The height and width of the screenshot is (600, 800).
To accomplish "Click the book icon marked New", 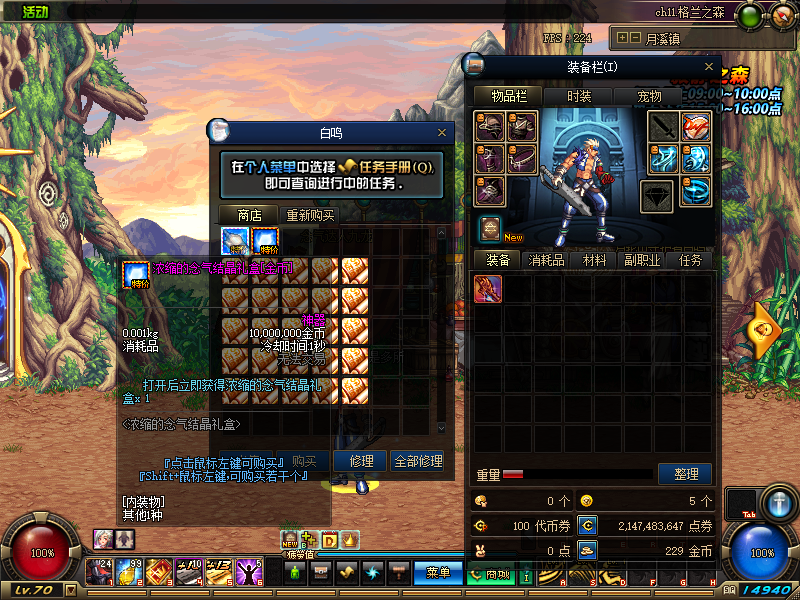I will [x=490, y=228].
